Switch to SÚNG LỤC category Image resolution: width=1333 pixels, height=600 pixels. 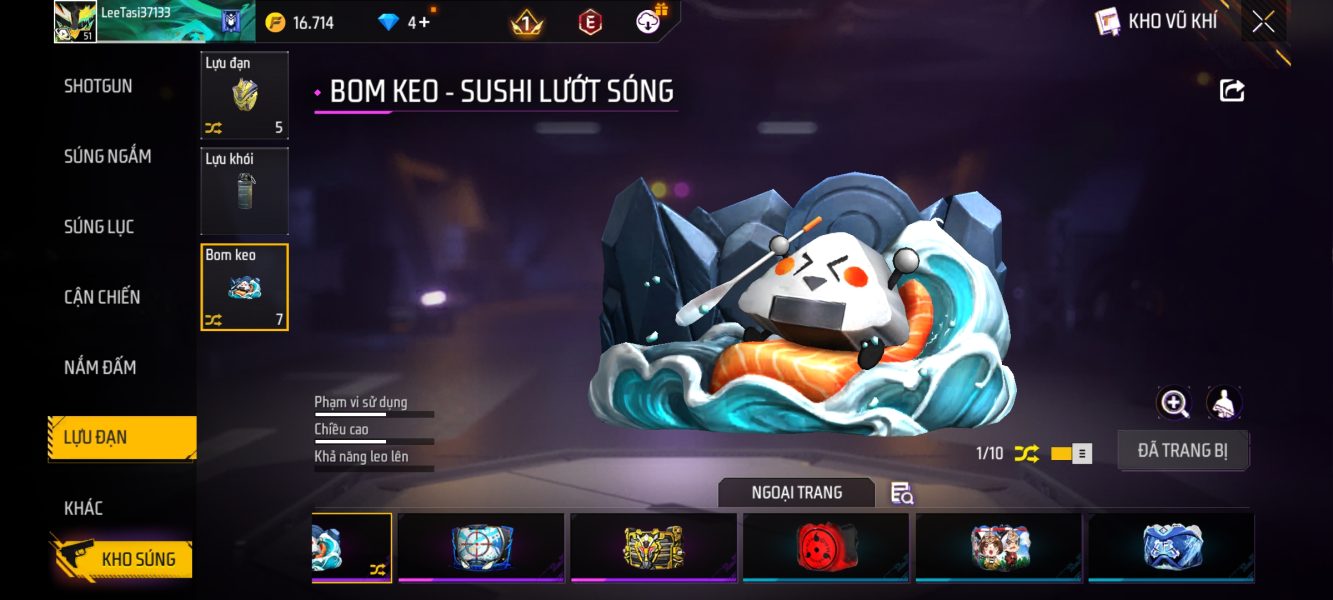pyautogui.click(x=99, y=227)
